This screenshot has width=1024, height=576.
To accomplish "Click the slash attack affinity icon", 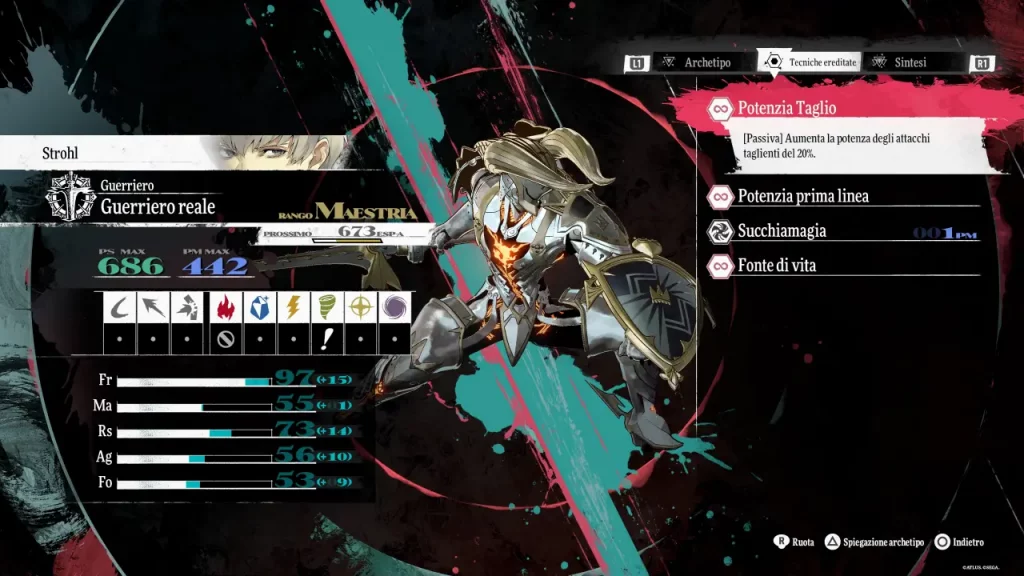I will 121,308.
